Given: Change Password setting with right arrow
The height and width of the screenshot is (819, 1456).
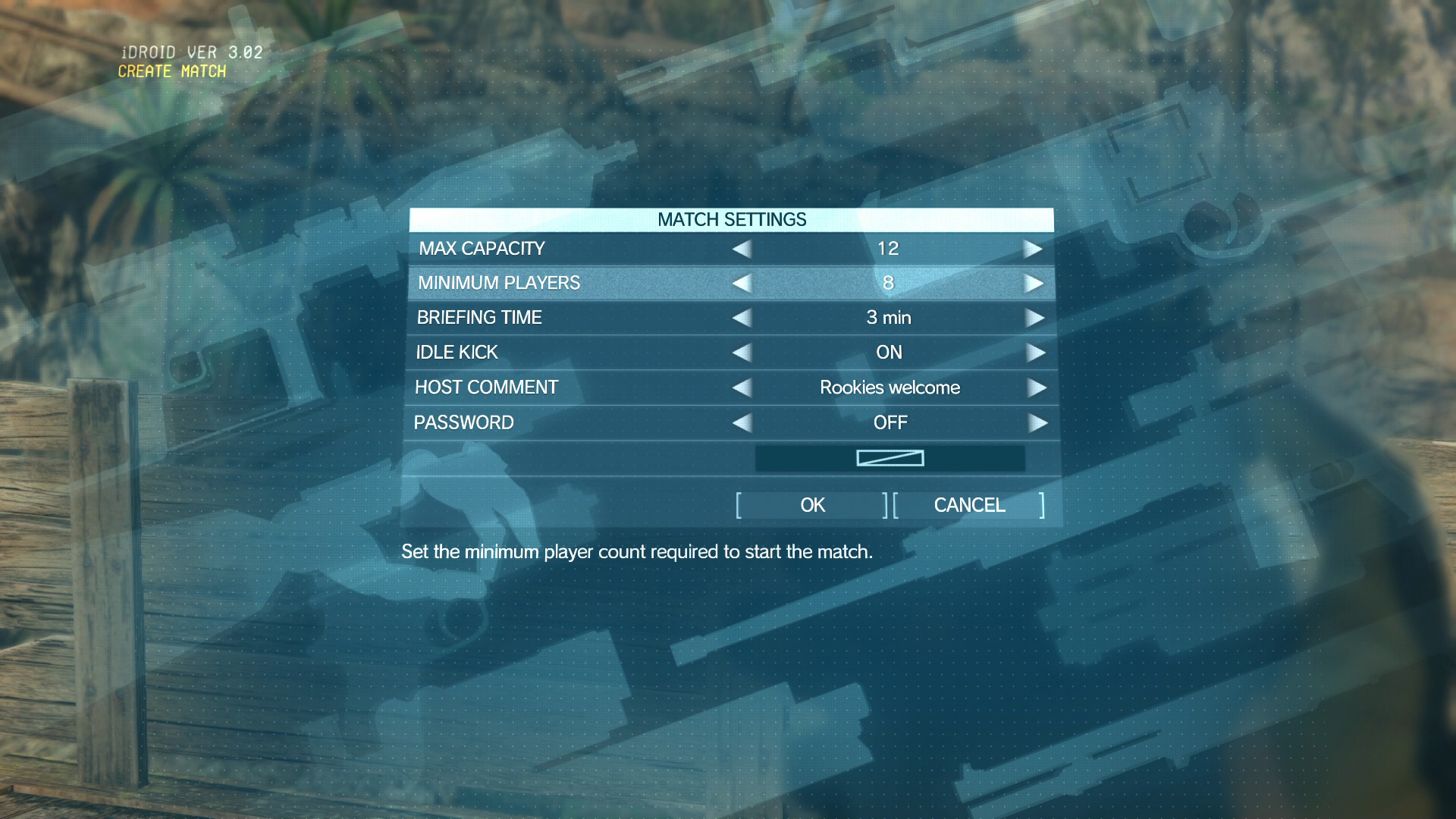Looking at the screenshot, I should (x=1037, y=422).
